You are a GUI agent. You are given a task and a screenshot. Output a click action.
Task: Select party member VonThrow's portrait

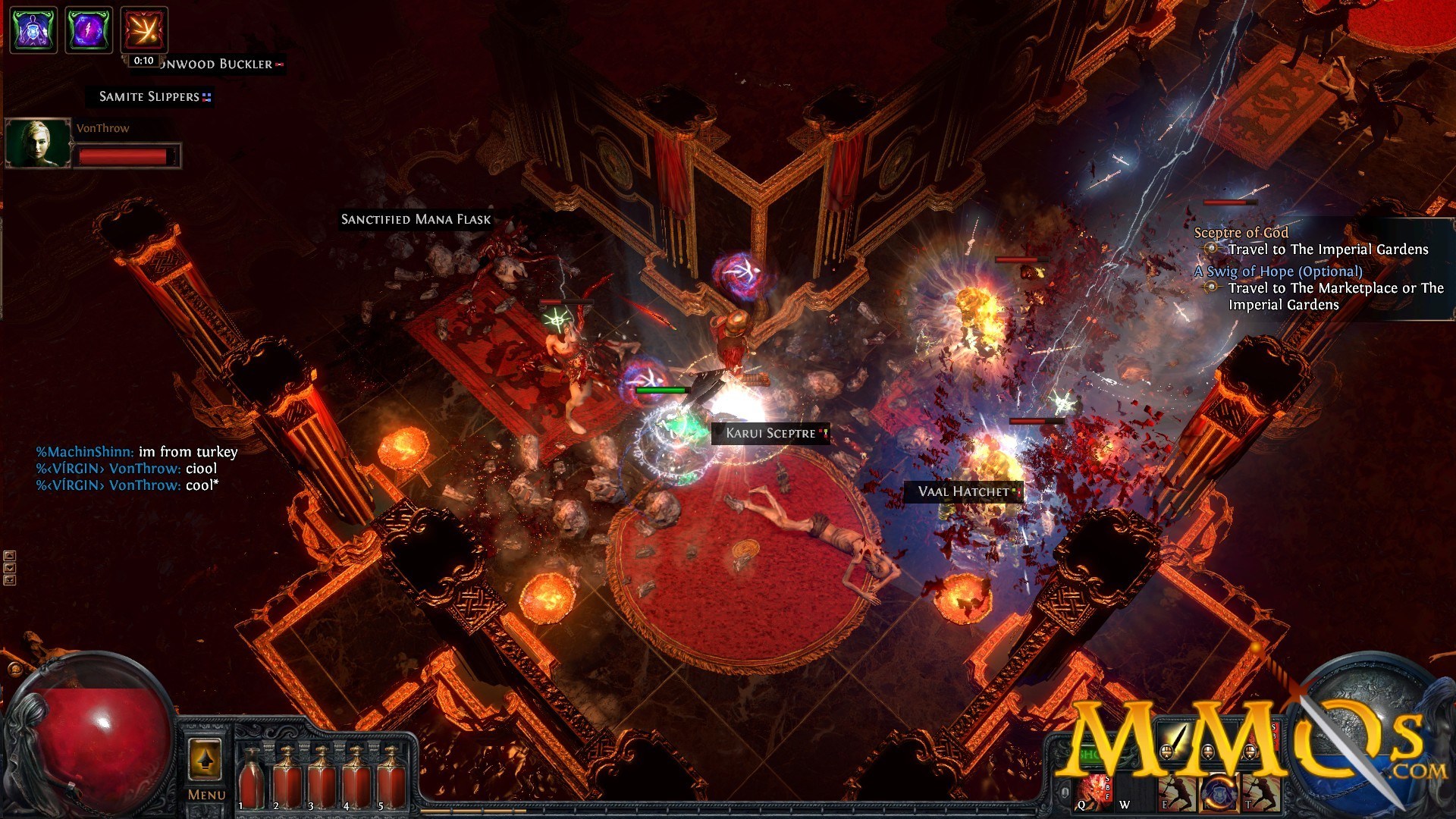[x=38, y=143]
